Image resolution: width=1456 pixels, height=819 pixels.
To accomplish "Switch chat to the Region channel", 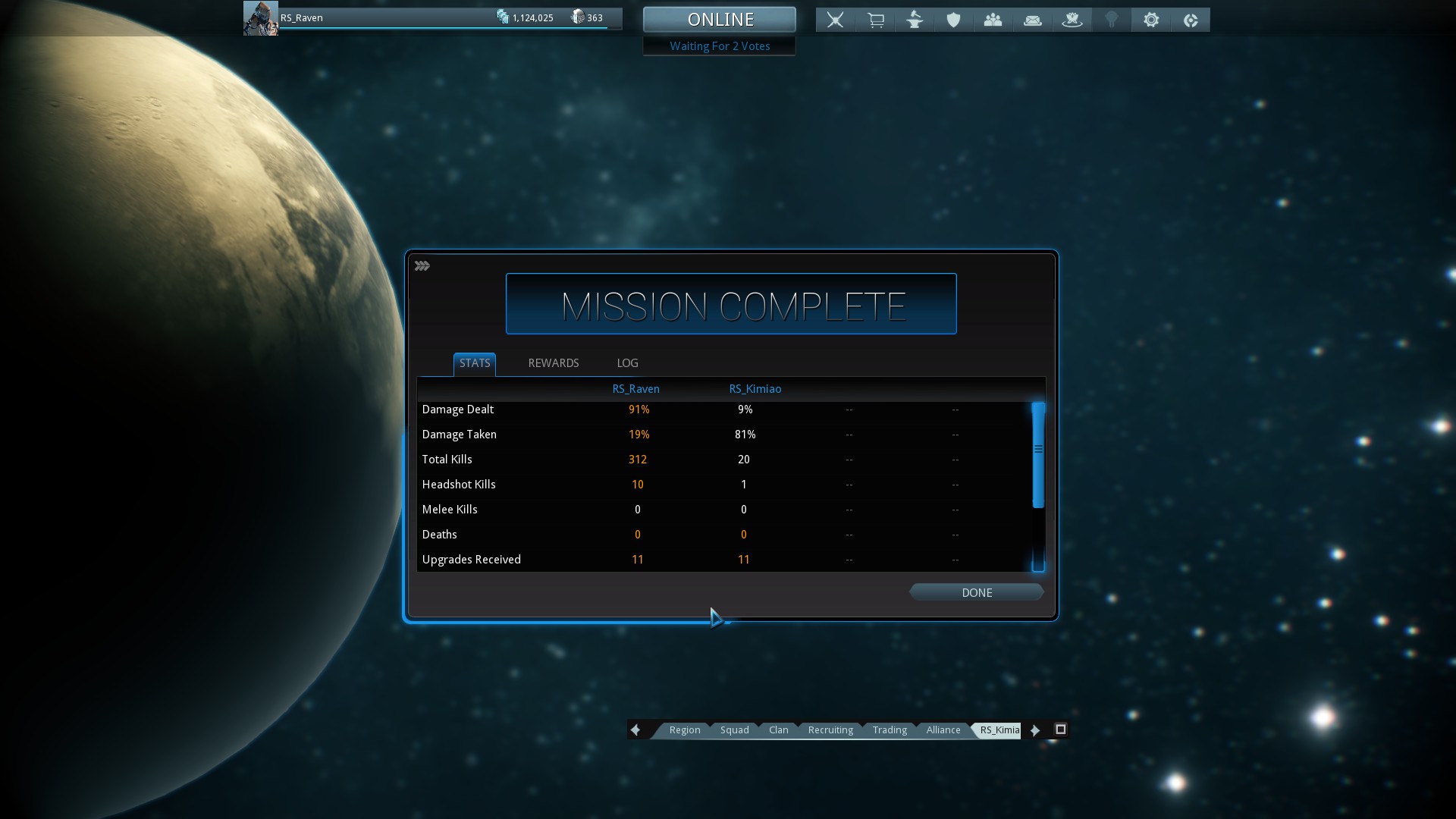I will coord(684,730).
